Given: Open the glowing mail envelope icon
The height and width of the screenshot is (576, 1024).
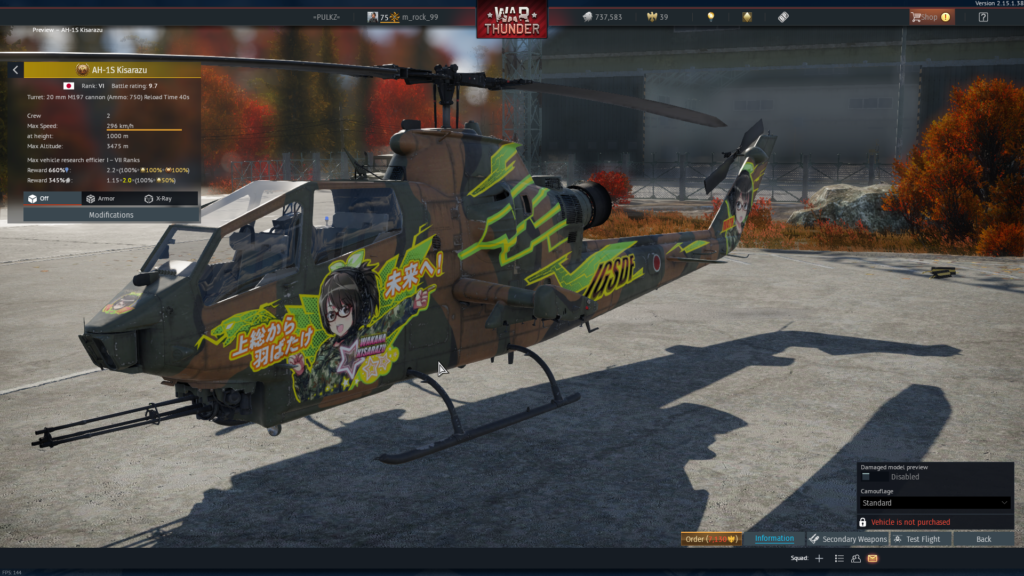Looking at the screenshot, I should pos(873,558).
